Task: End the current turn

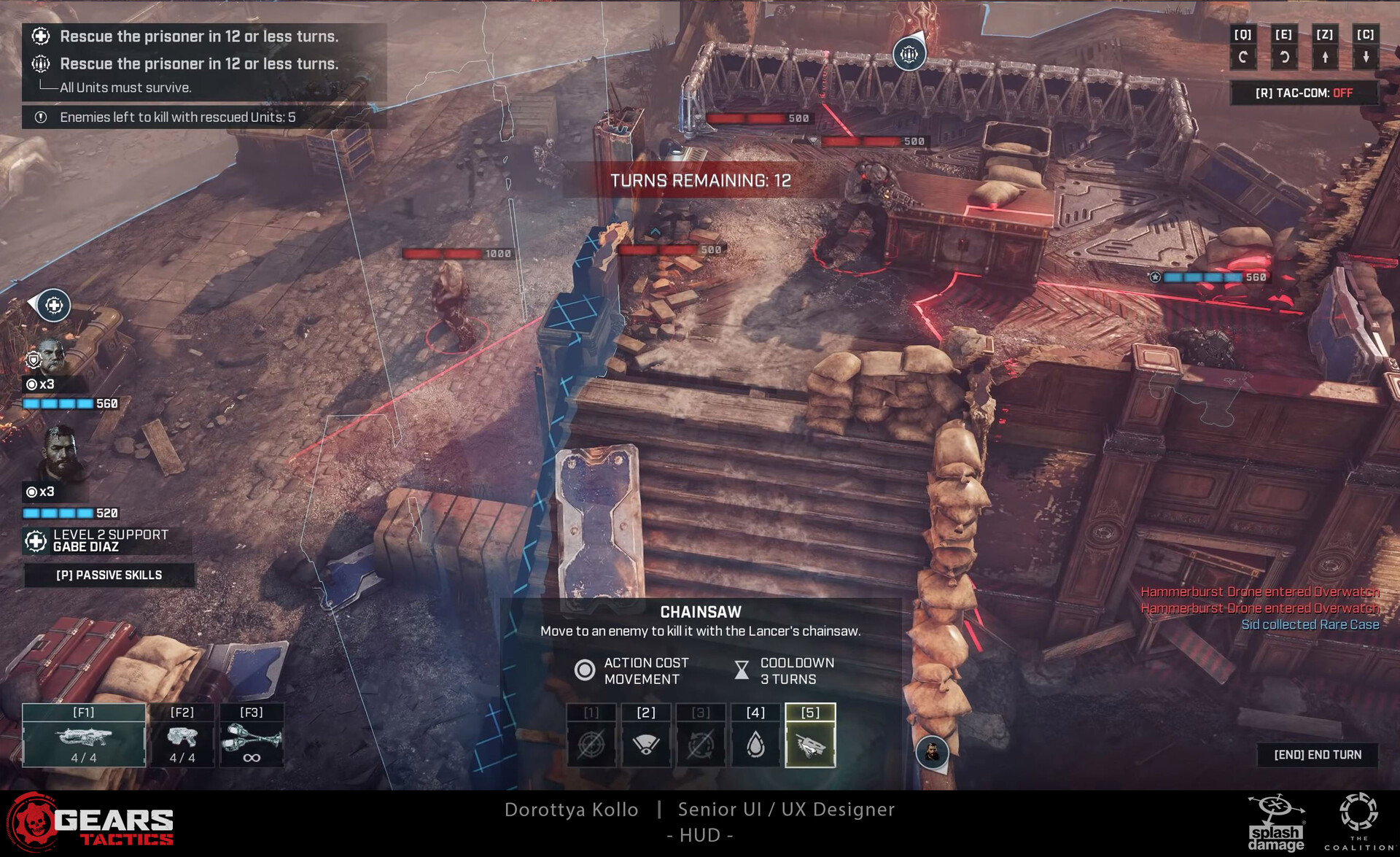Action: [x=1318, y=755]
